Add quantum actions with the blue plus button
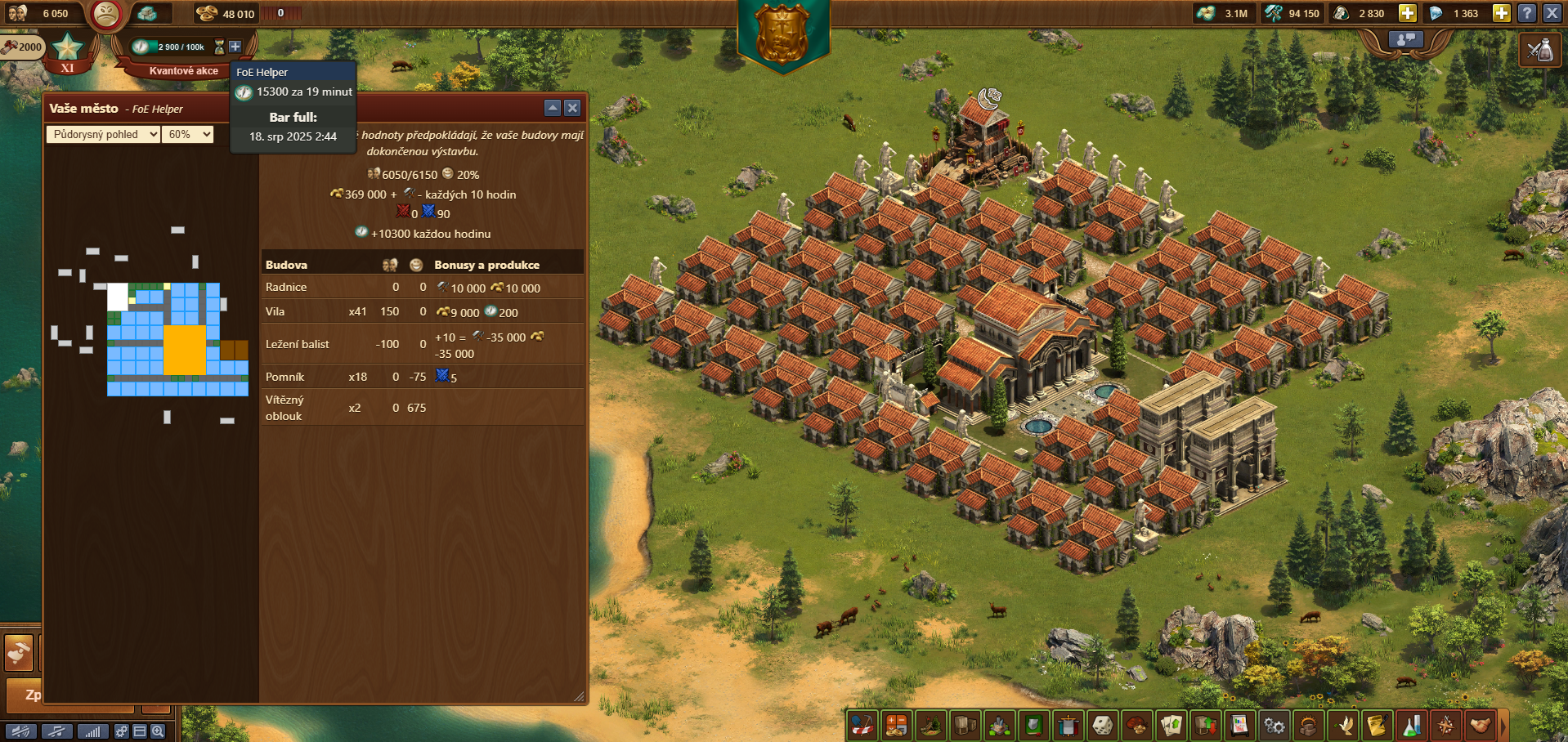 pos(235,47)
